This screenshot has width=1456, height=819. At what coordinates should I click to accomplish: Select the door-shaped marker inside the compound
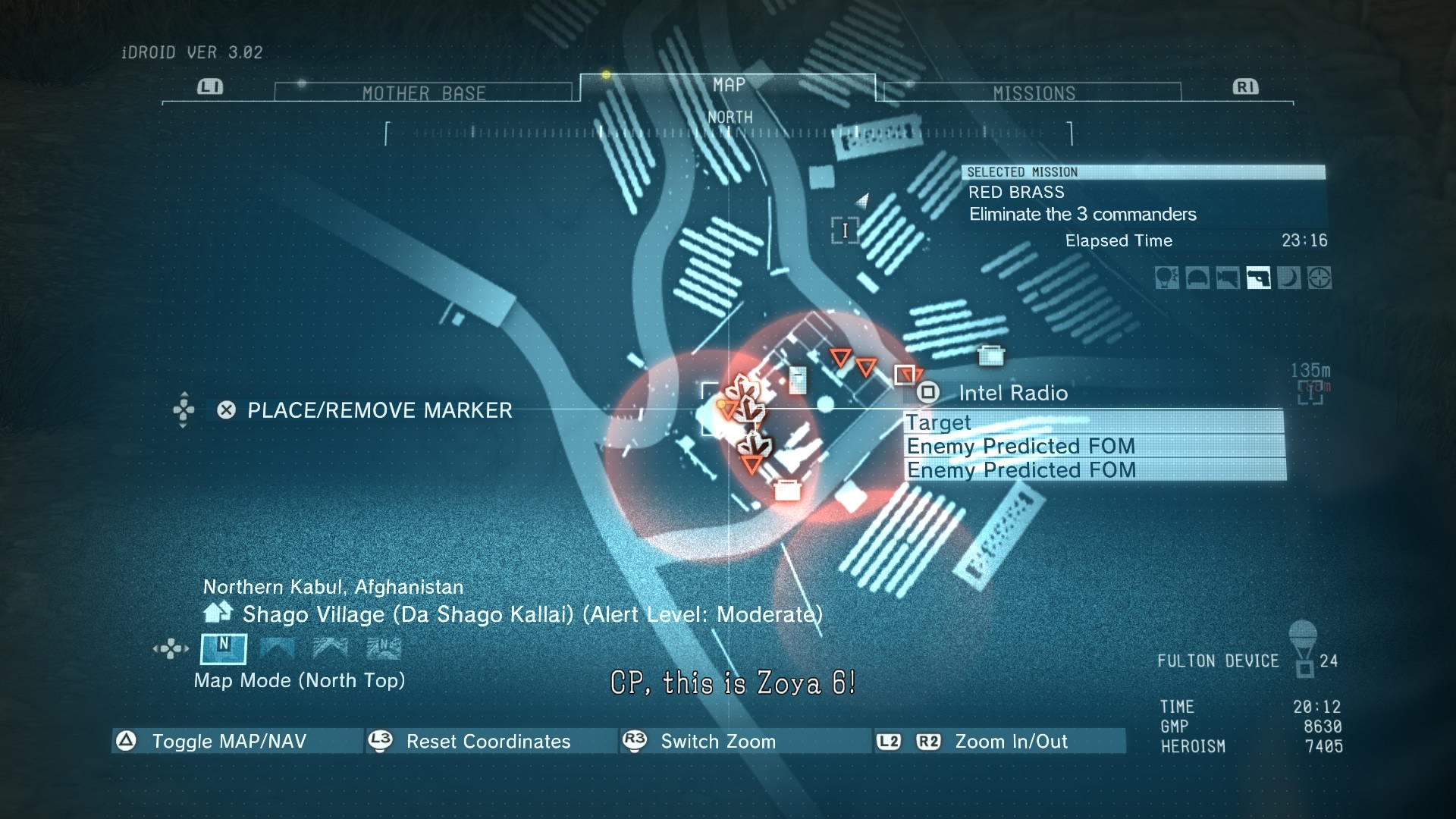coord(797,380)
